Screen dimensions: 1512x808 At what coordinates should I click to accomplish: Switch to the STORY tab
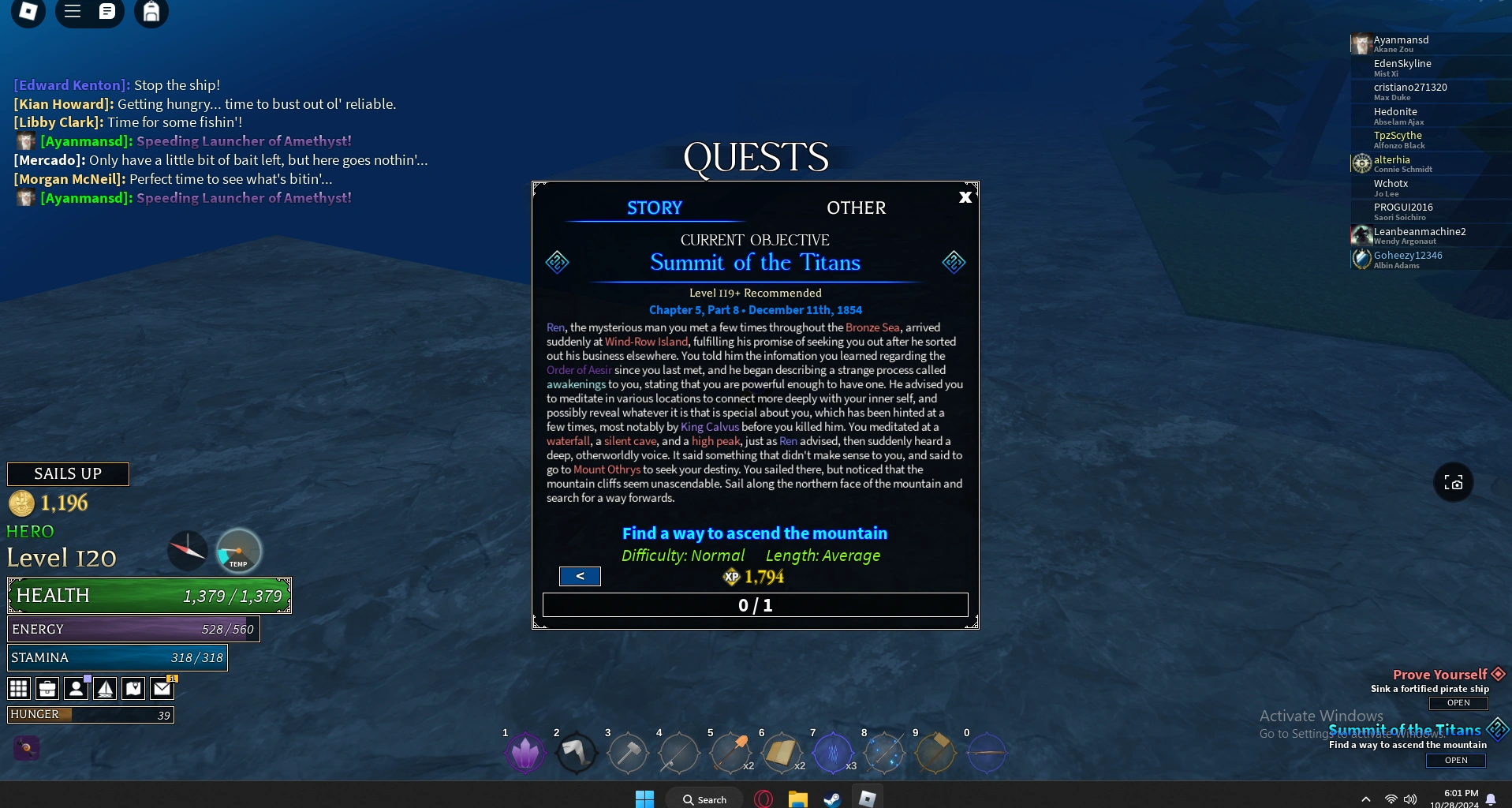[x=654, y=208]
